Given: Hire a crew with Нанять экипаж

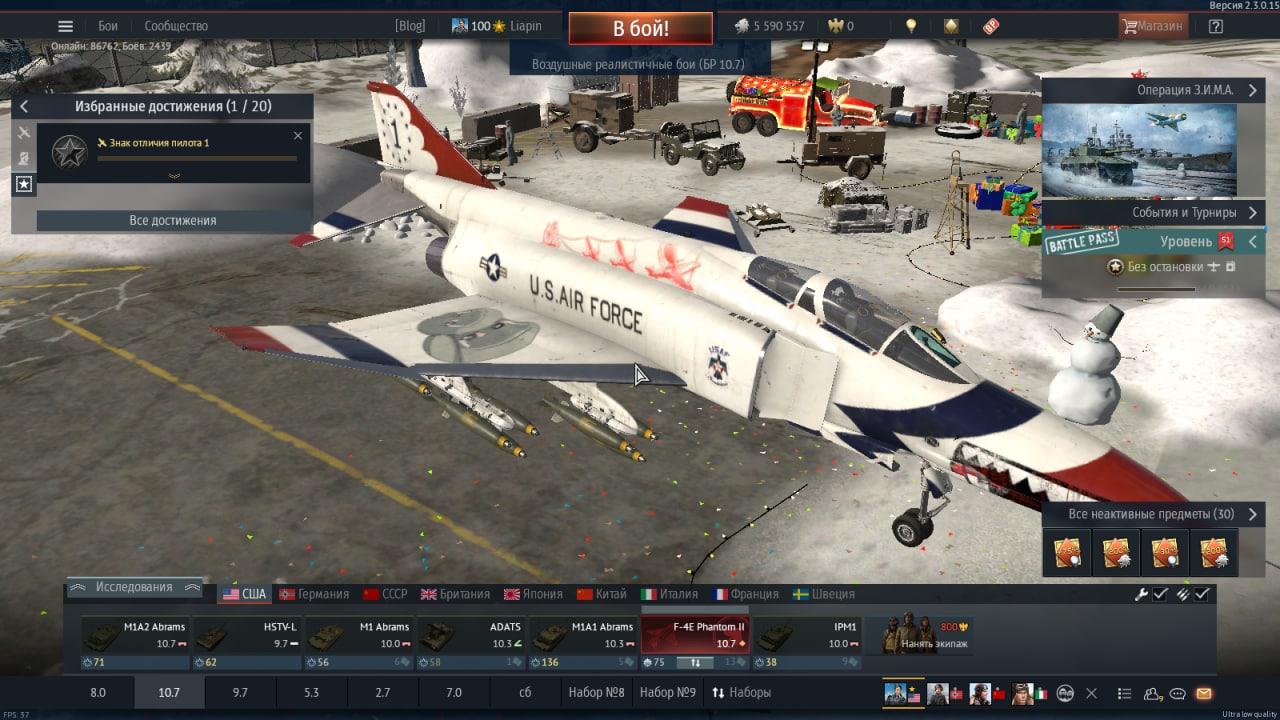Looking at the screenshot, I should pyautogui.click(x=927, y=637).
